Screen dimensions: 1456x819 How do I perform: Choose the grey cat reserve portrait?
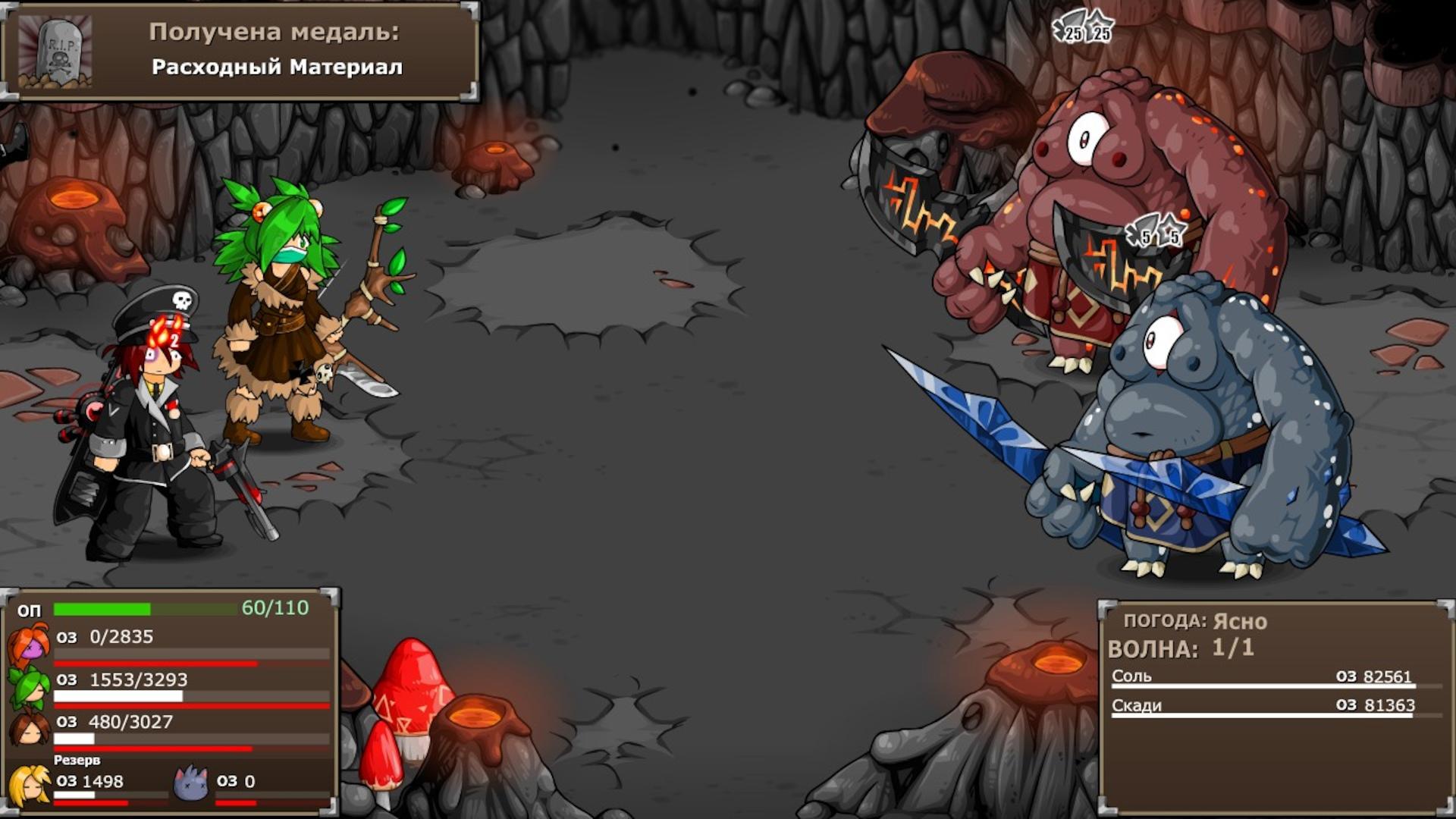click(190, 783)
